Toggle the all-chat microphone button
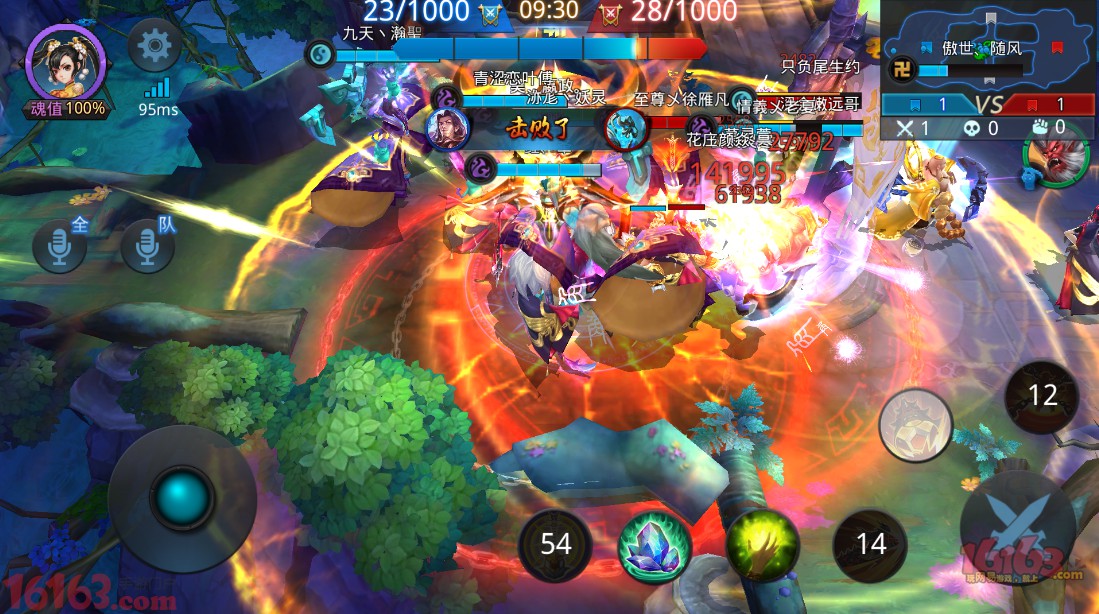Image resolution: width=1099 pixels, height=614 pixels. coord(59,247)
